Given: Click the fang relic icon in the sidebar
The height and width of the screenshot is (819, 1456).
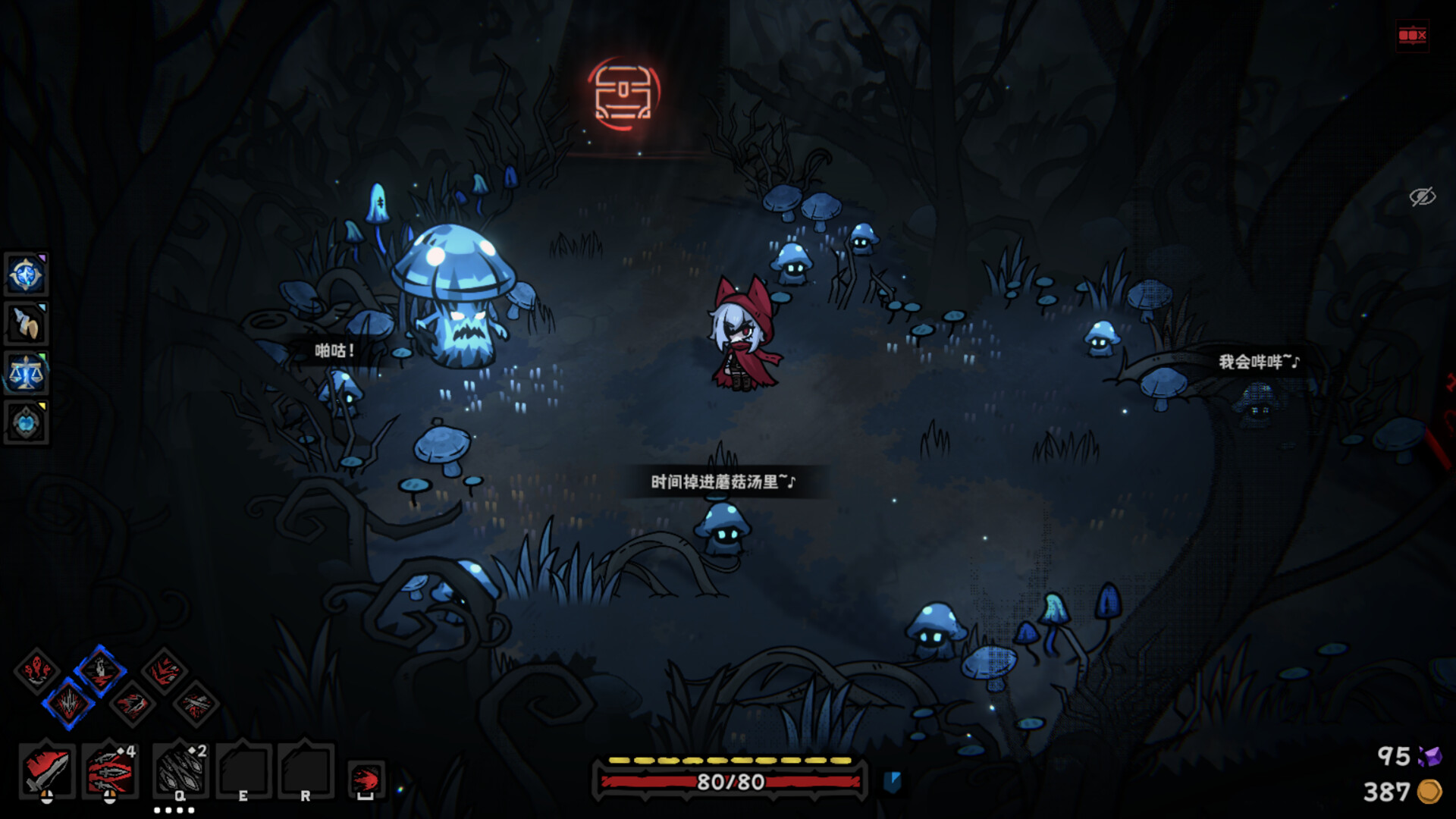Looking at the screenshot, I should 27,324.
